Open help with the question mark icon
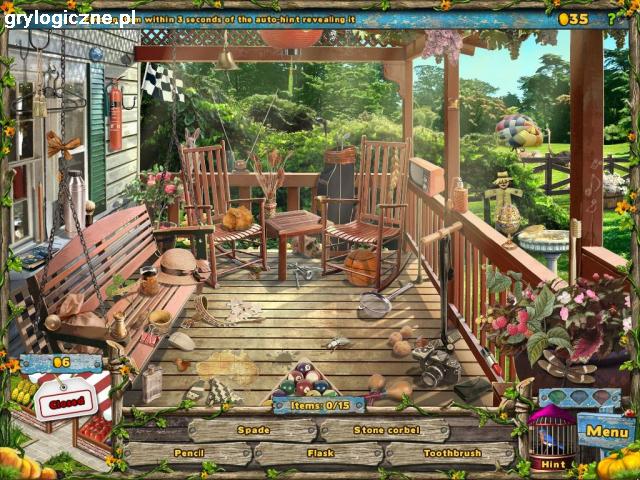Screen dimensions: 640x480 pyautogui.click(x=612, y=17)
